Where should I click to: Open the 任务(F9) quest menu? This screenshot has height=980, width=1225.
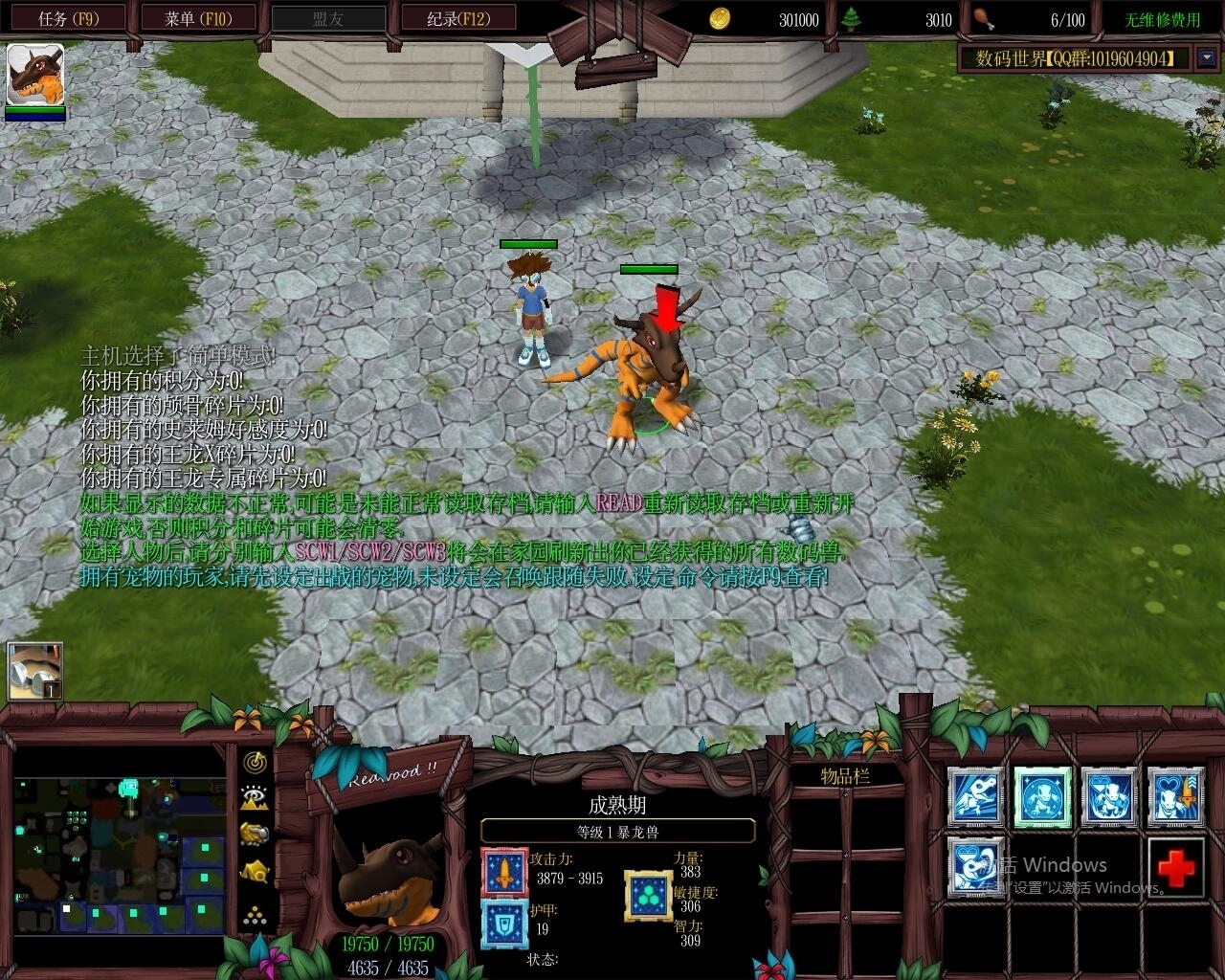point(67,16)
